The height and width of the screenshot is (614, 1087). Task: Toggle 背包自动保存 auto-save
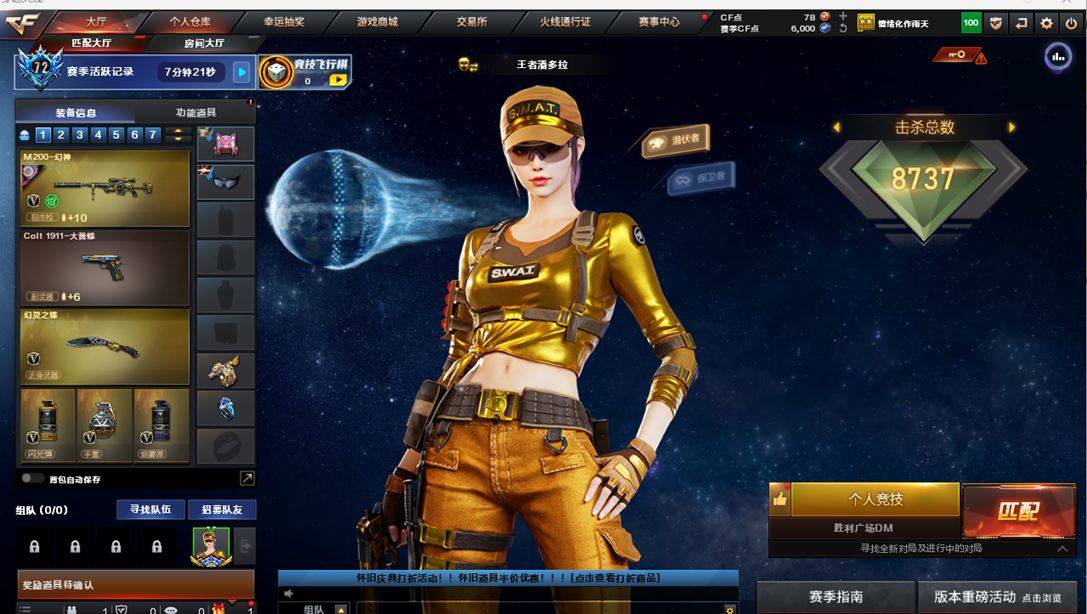coord(33,479)
